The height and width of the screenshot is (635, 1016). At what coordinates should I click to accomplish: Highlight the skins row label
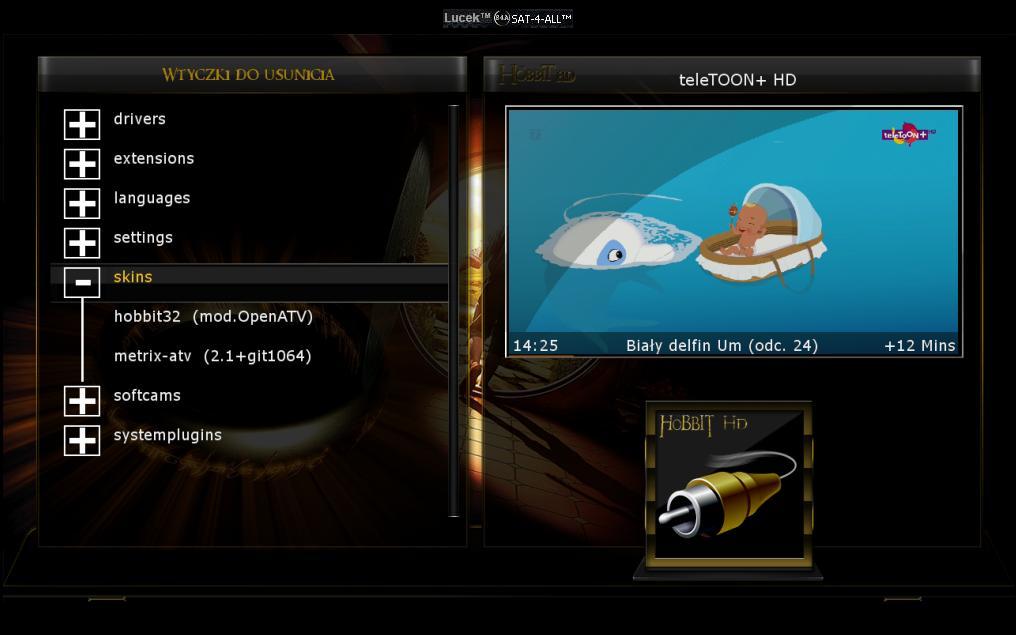(133, 277)
